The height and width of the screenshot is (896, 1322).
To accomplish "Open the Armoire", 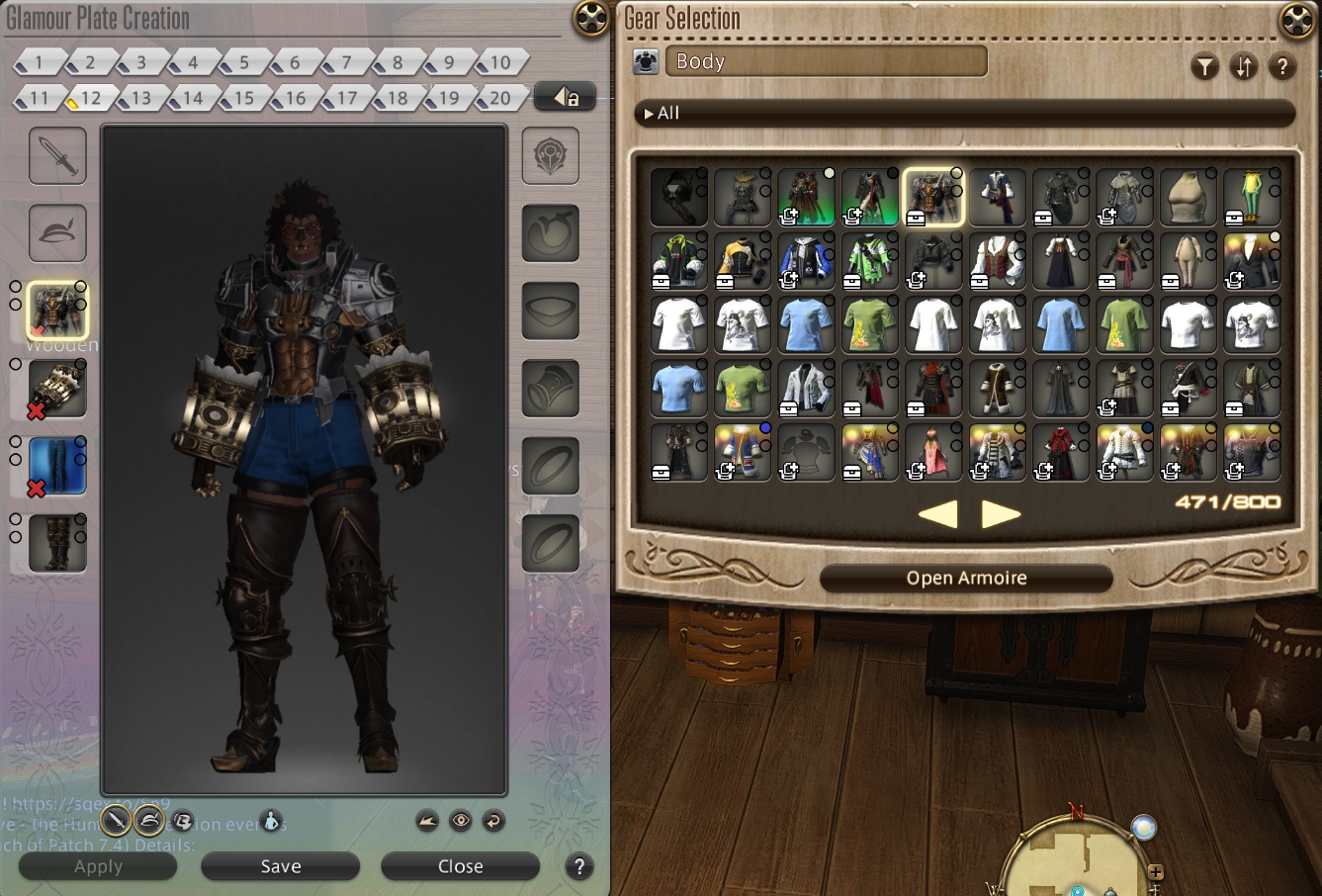I will pos(966,579).
